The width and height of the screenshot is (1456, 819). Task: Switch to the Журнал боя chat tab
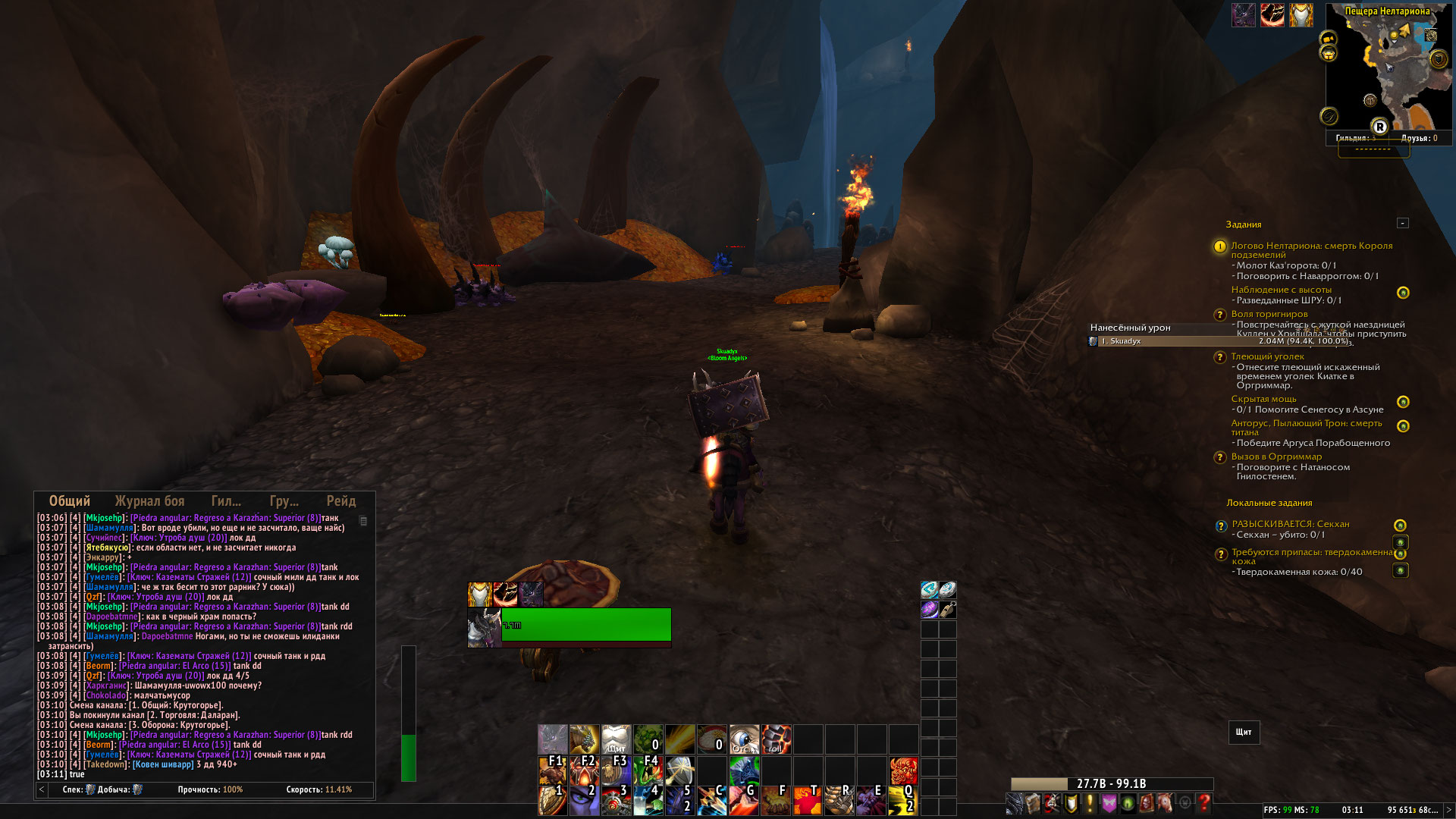(x=149, y=501)
